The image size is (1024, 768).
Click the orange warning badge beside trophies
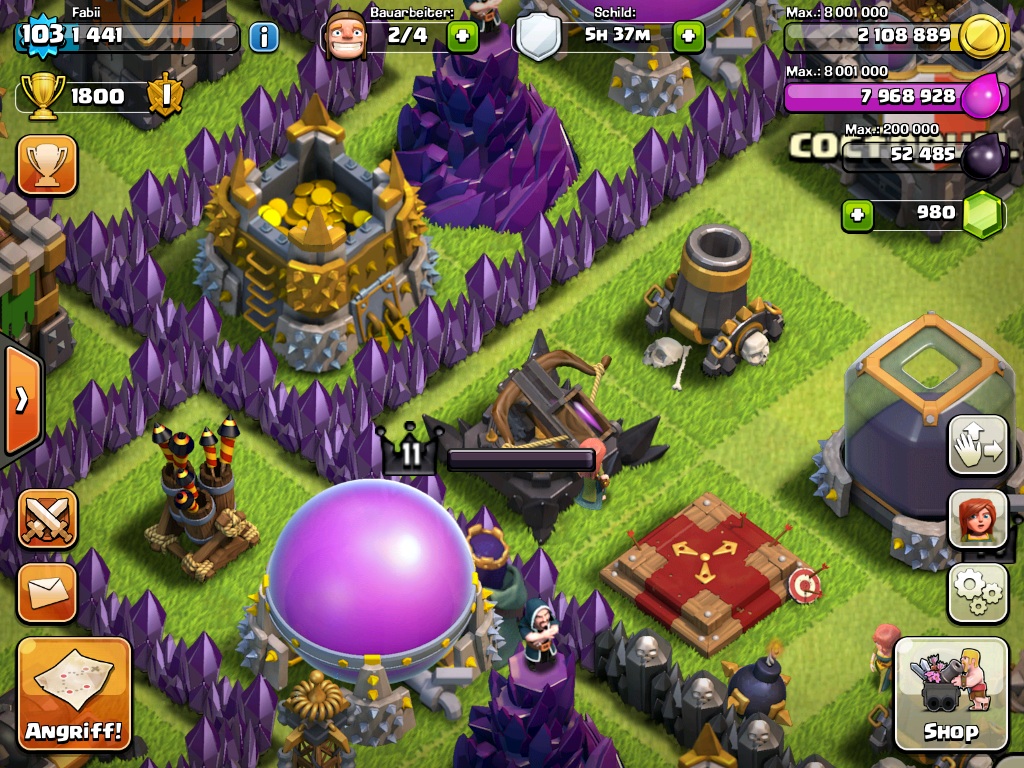(165, 96)
